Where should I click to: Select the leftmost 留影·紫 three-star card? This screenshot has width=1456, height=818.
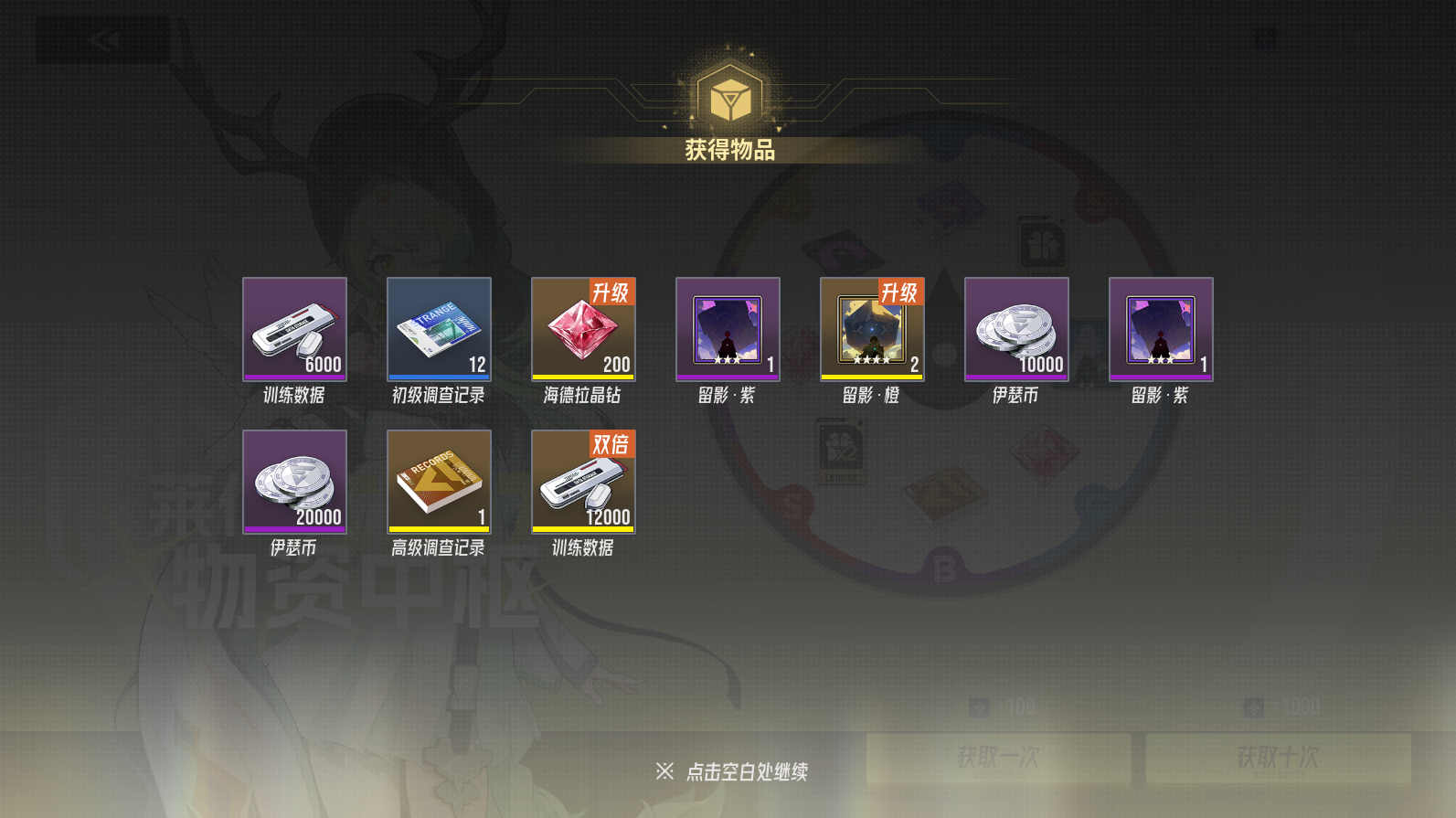(728, 329)
